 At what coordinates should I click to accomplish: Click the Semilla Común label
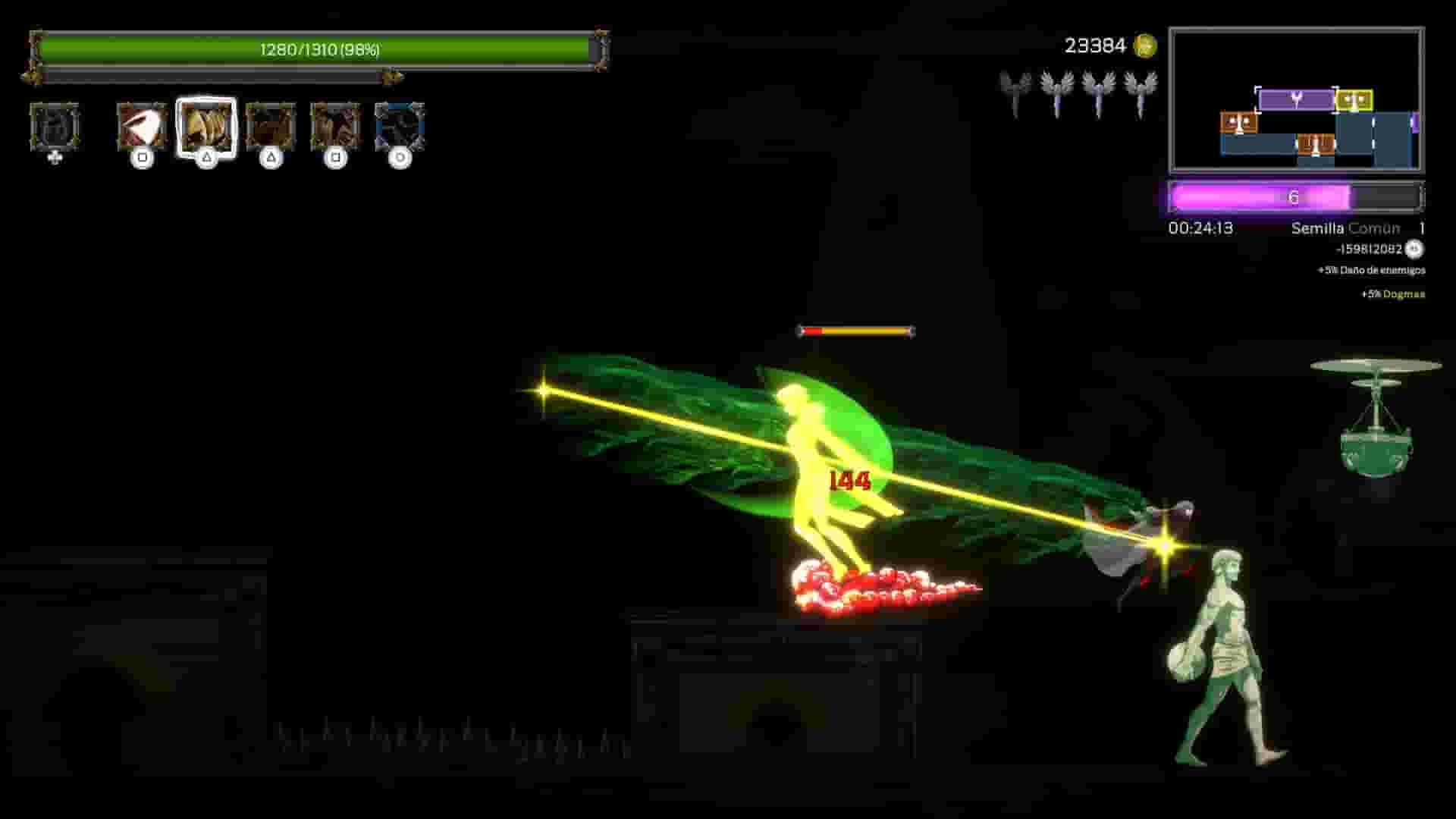[x=1344, y=228]
